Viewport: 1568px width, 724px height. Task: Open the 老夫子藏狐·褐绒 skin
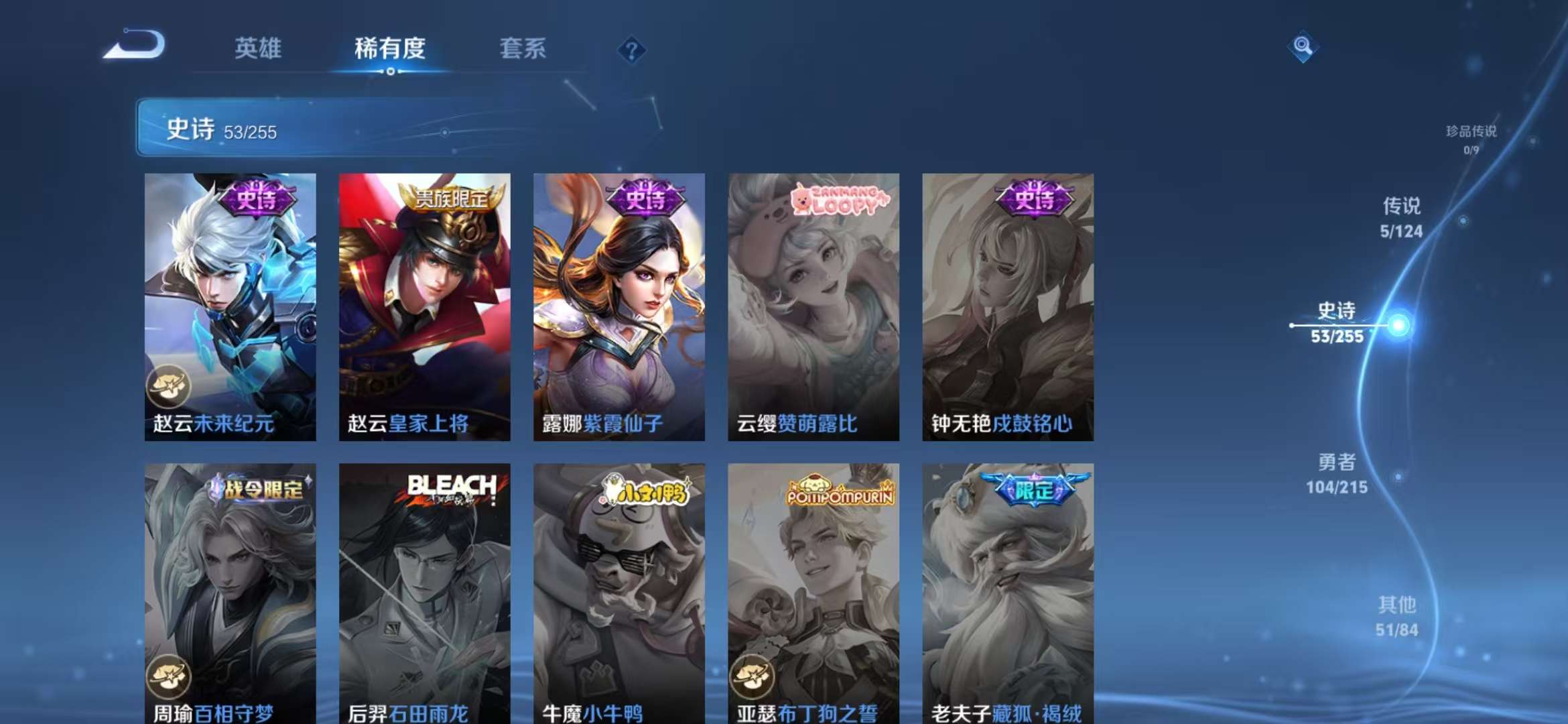coord(1005,590)
